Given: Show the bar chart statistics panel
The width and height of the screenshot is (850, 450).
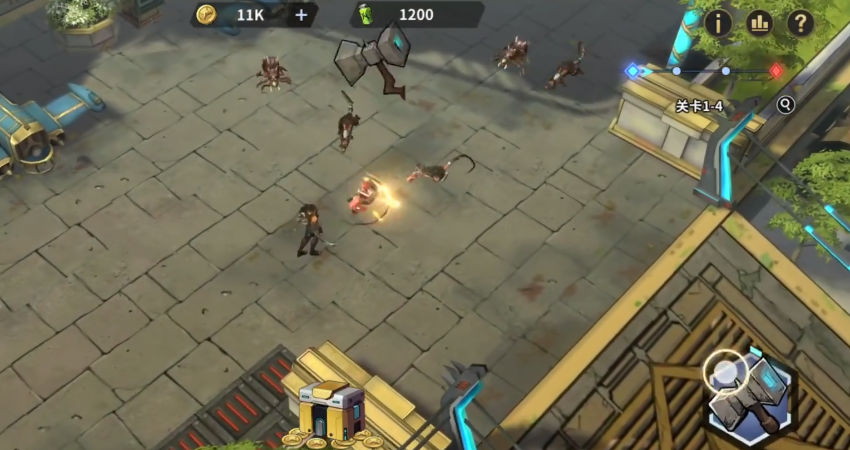Looking at the screenshot, I should click(759, 22).
